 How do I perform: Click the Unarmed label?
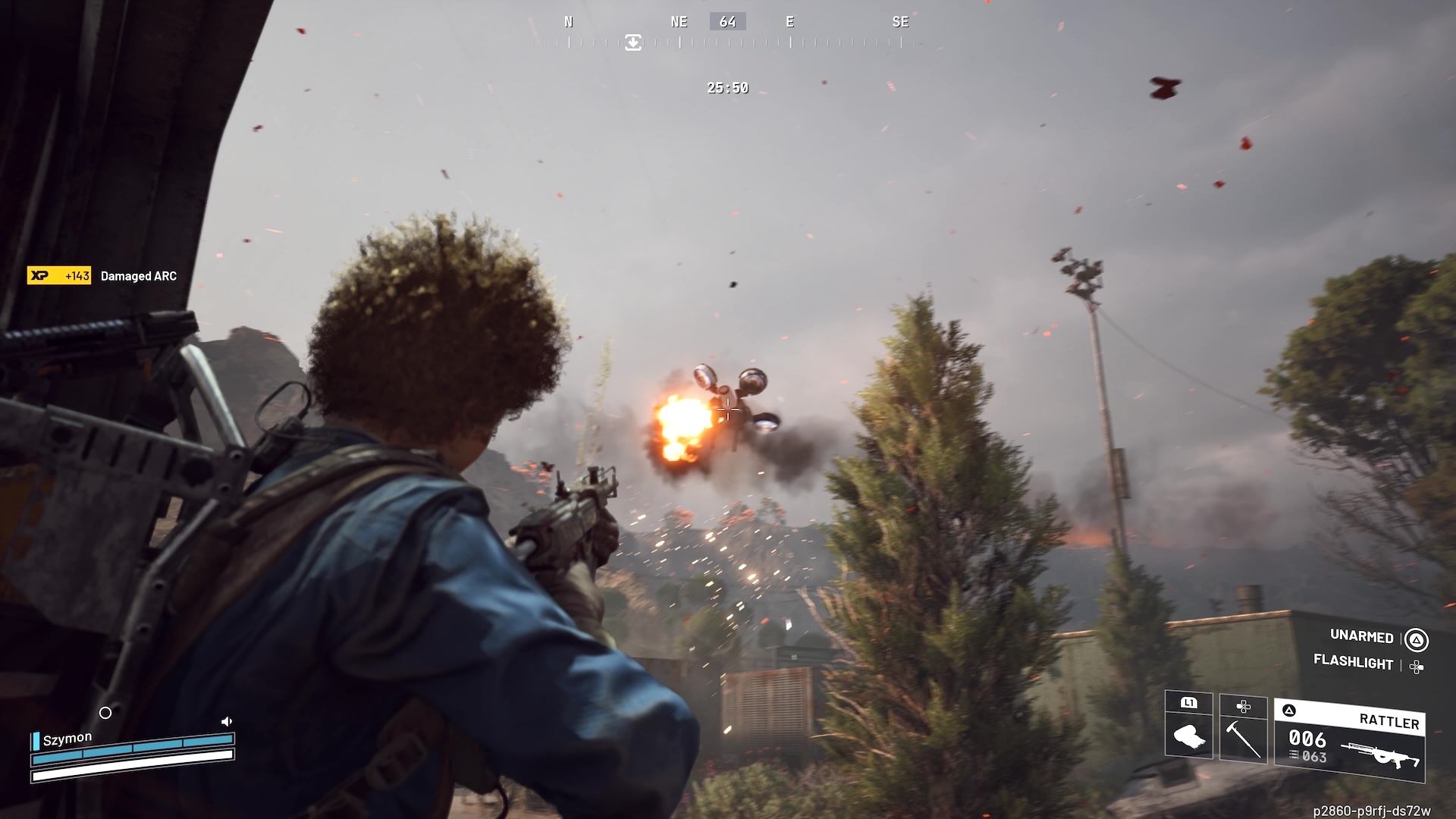point(1361,636)
